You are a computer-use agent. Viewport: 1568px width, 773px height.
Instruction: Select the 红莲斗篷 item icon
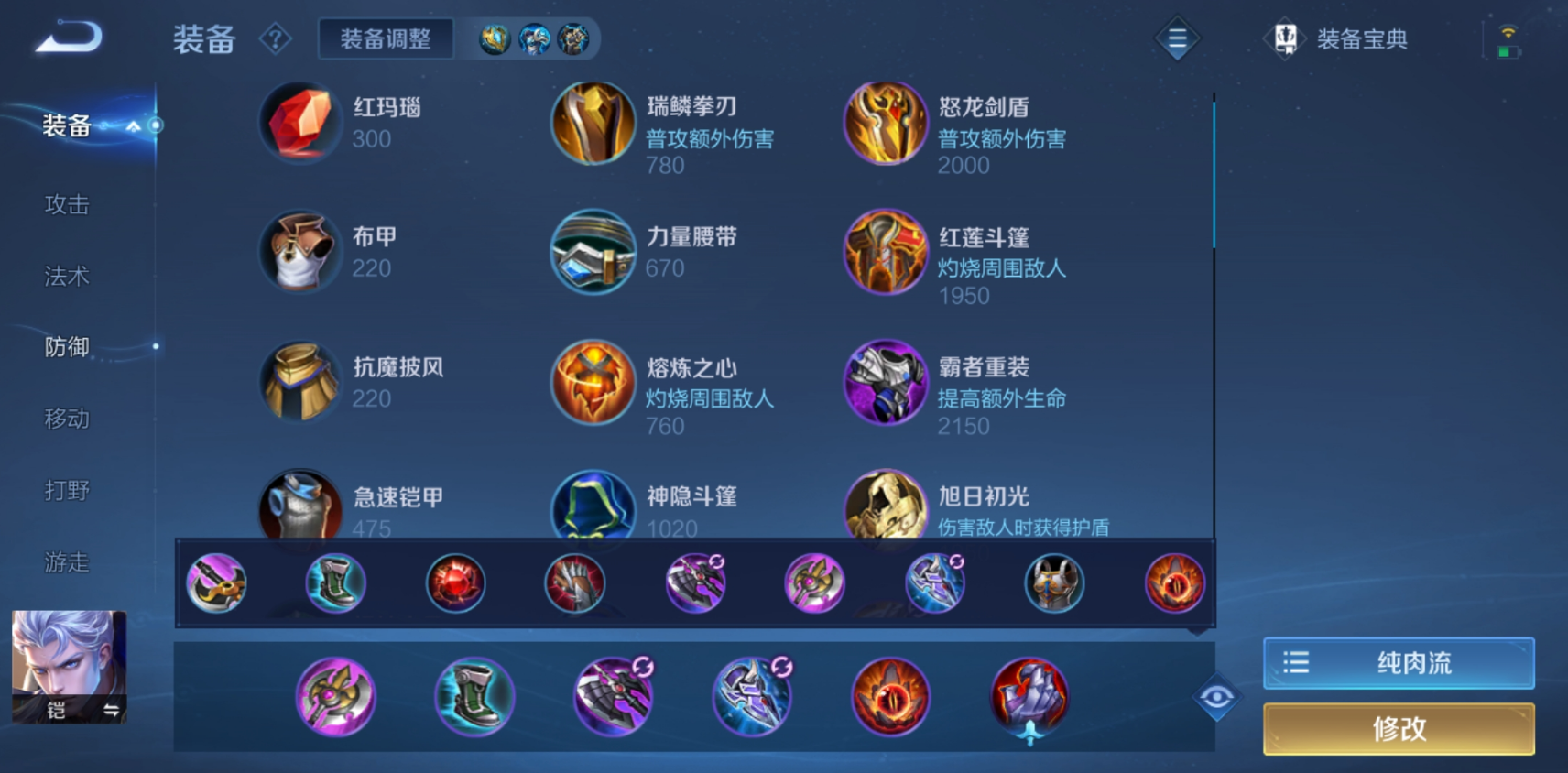[x=885, y=252]
